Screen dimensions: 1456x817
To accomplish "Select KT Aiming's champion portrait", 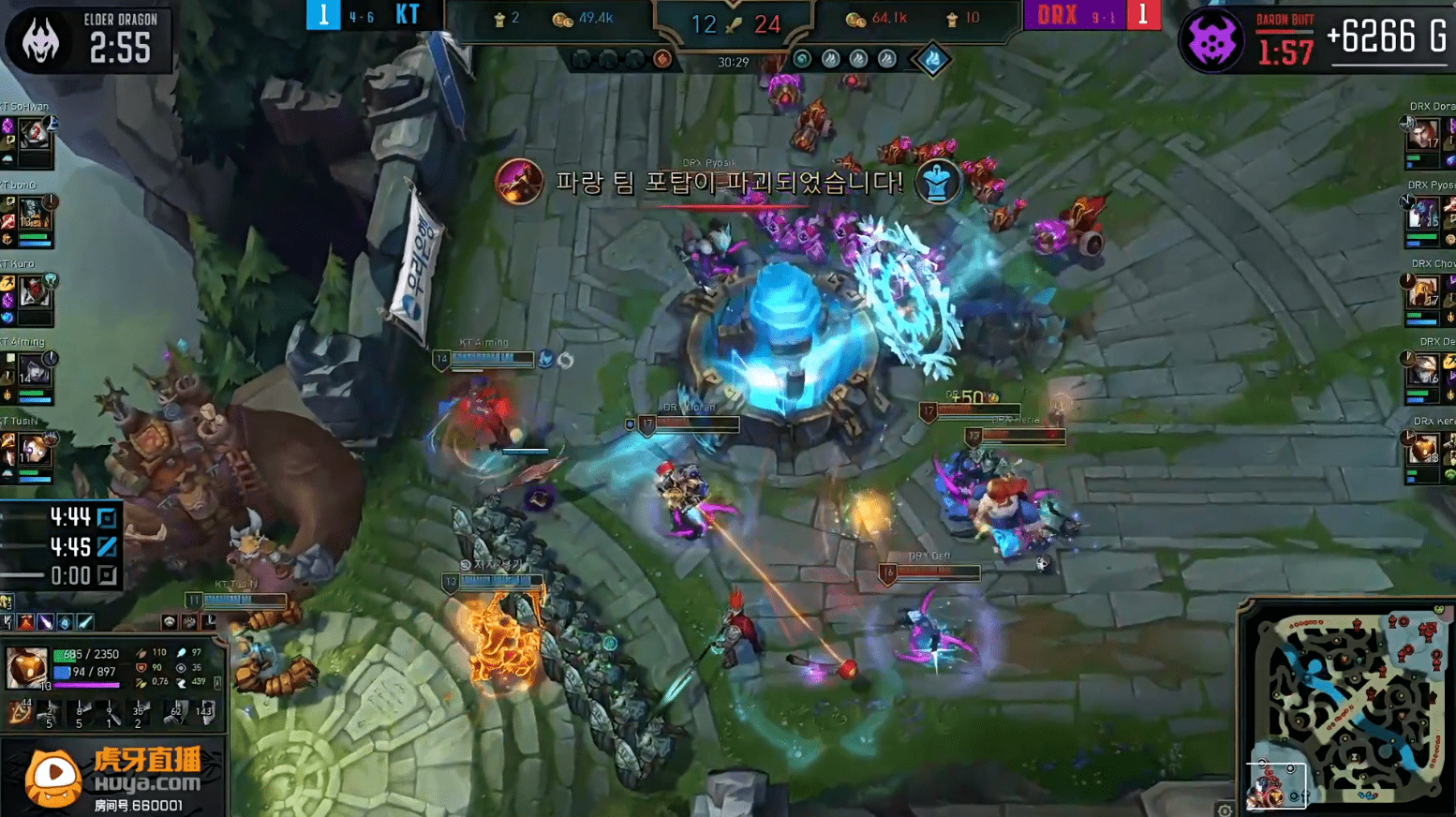I will (35, 372).
